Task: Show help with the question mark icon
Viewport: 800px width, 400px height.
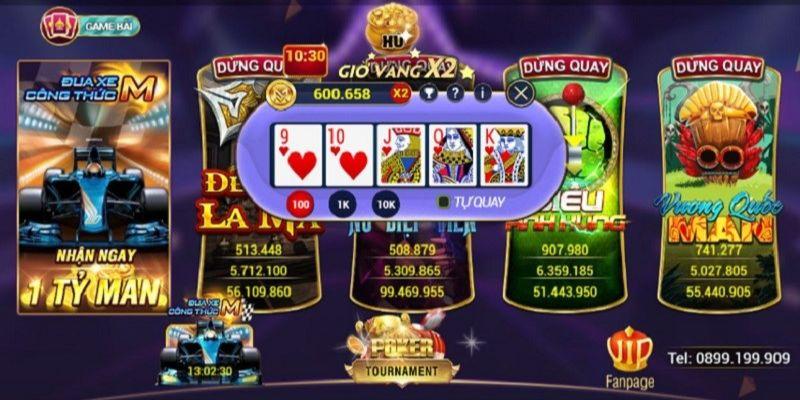Action: point(455,94)
